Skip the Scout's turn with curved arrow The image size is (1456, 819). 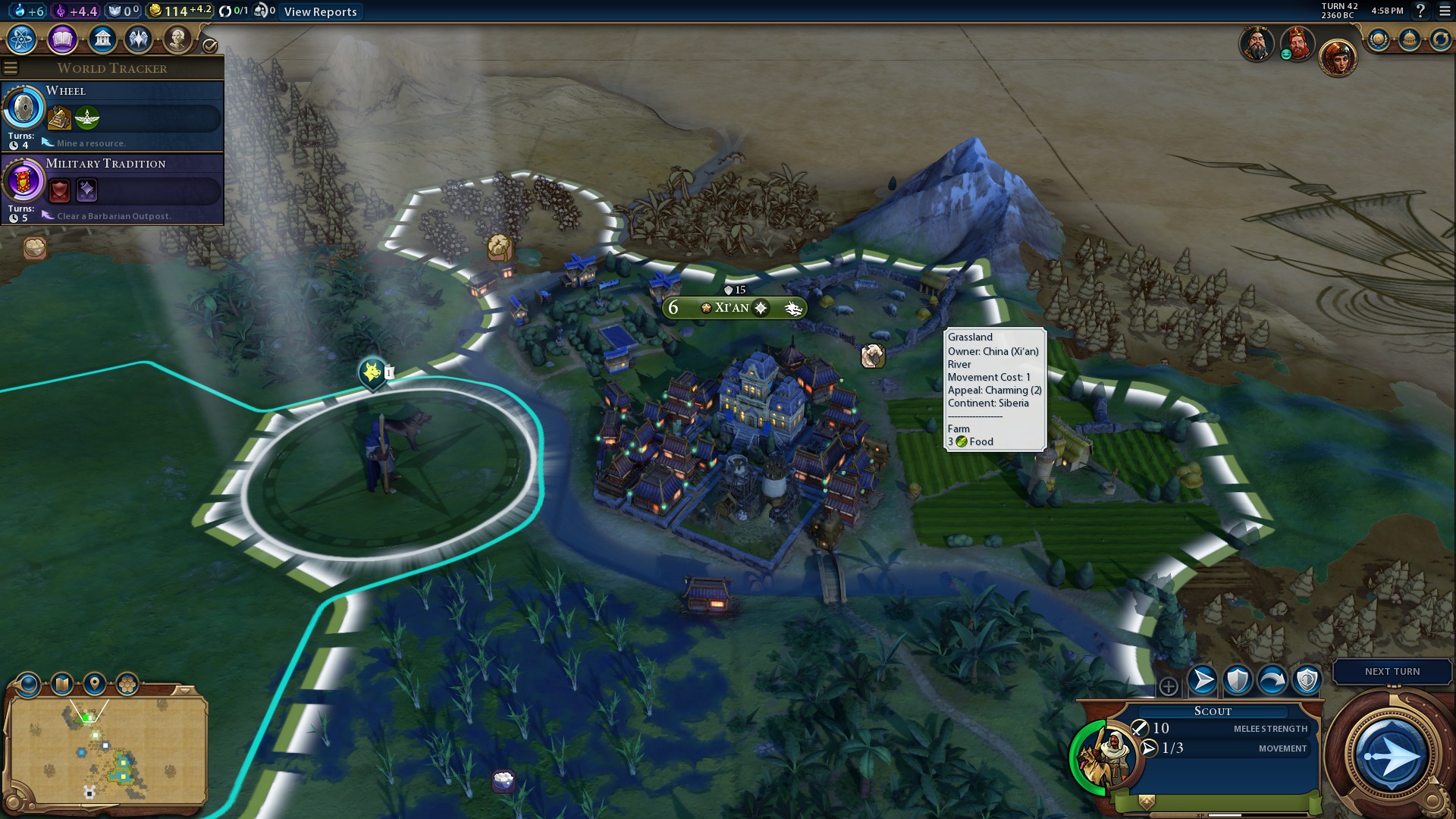(1272, 680)
